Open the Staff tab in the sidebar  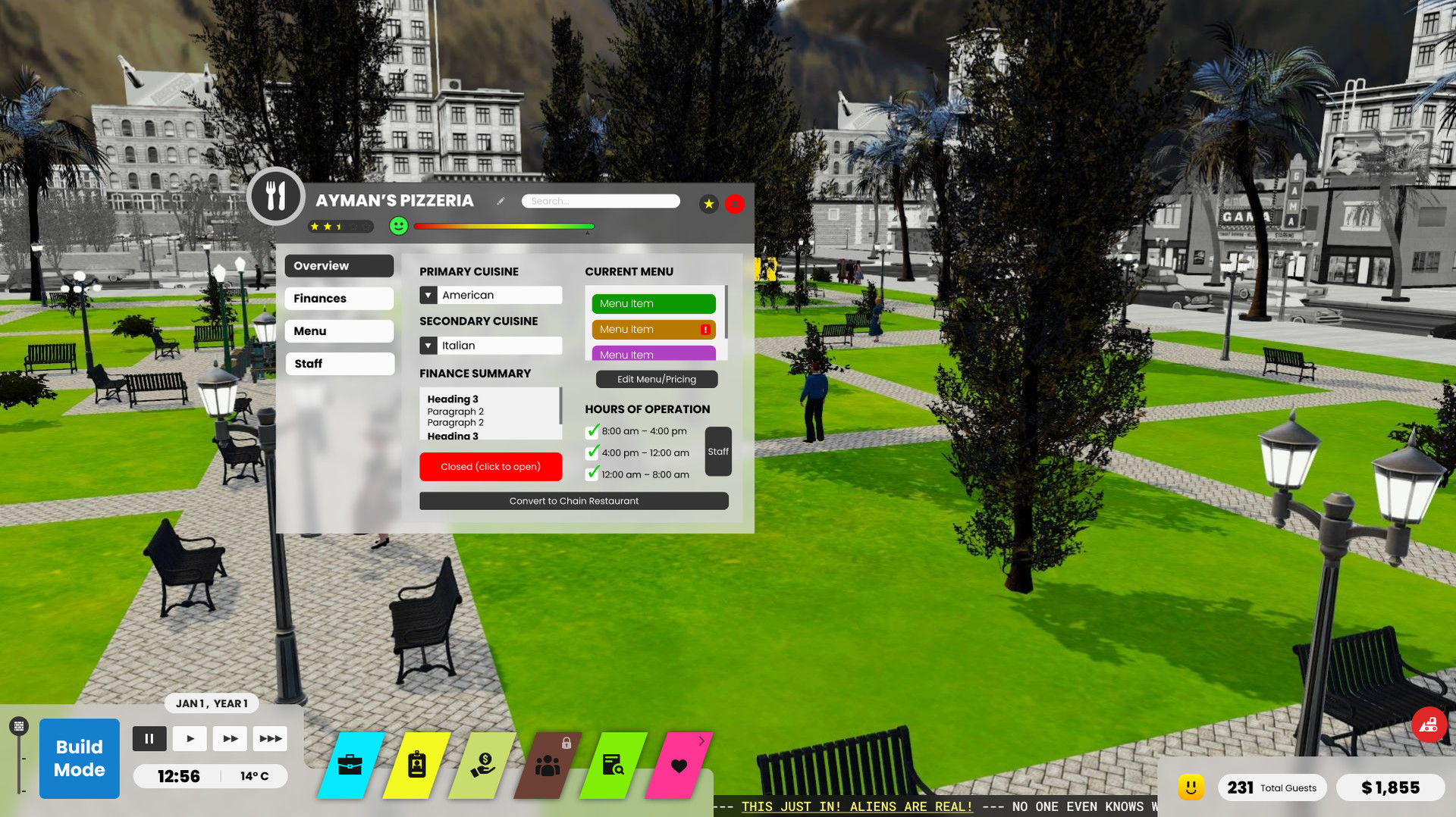pos(339,363)
